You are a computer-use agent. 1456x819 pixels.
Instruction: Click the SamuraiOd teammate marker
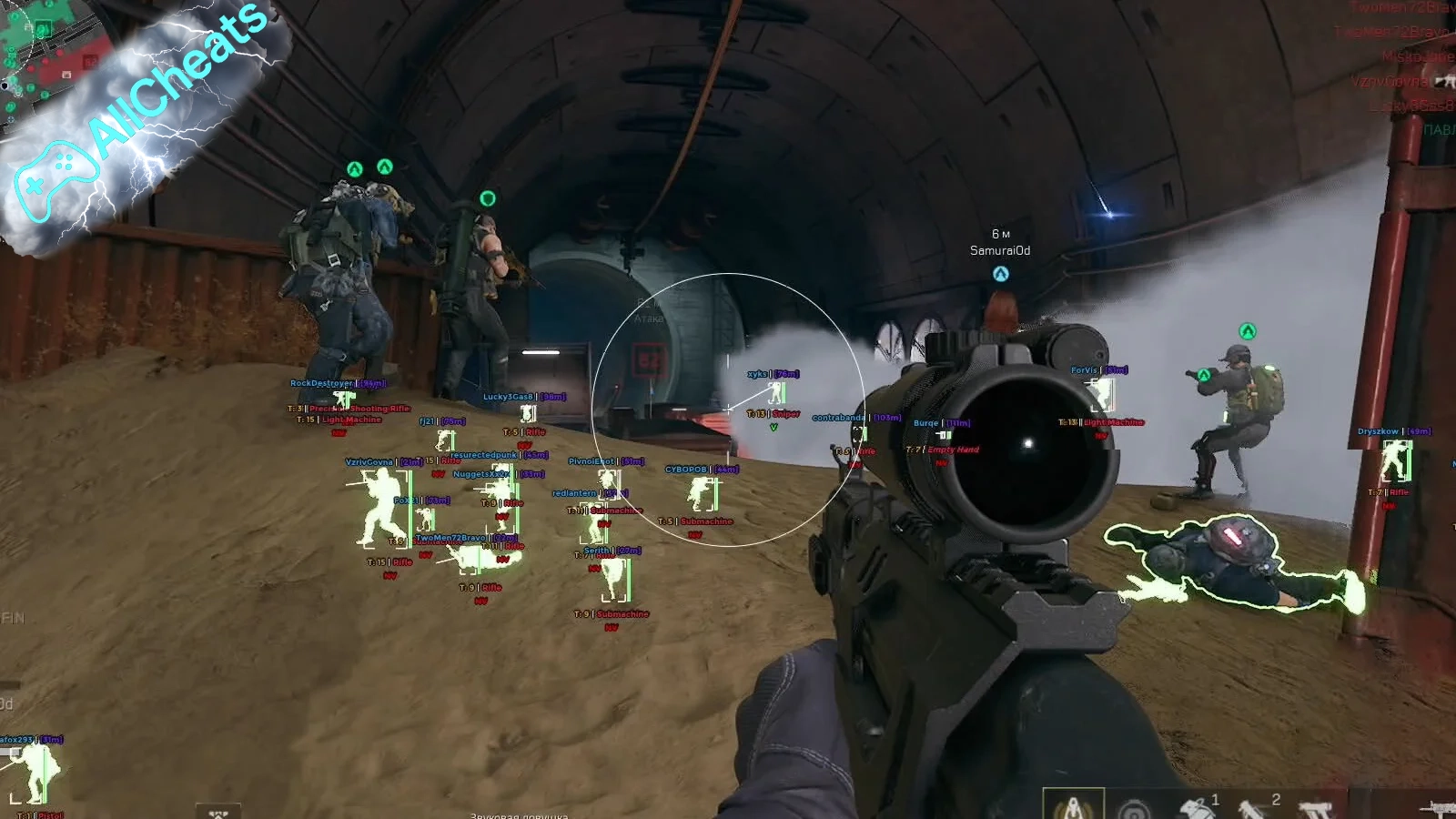1000,274
